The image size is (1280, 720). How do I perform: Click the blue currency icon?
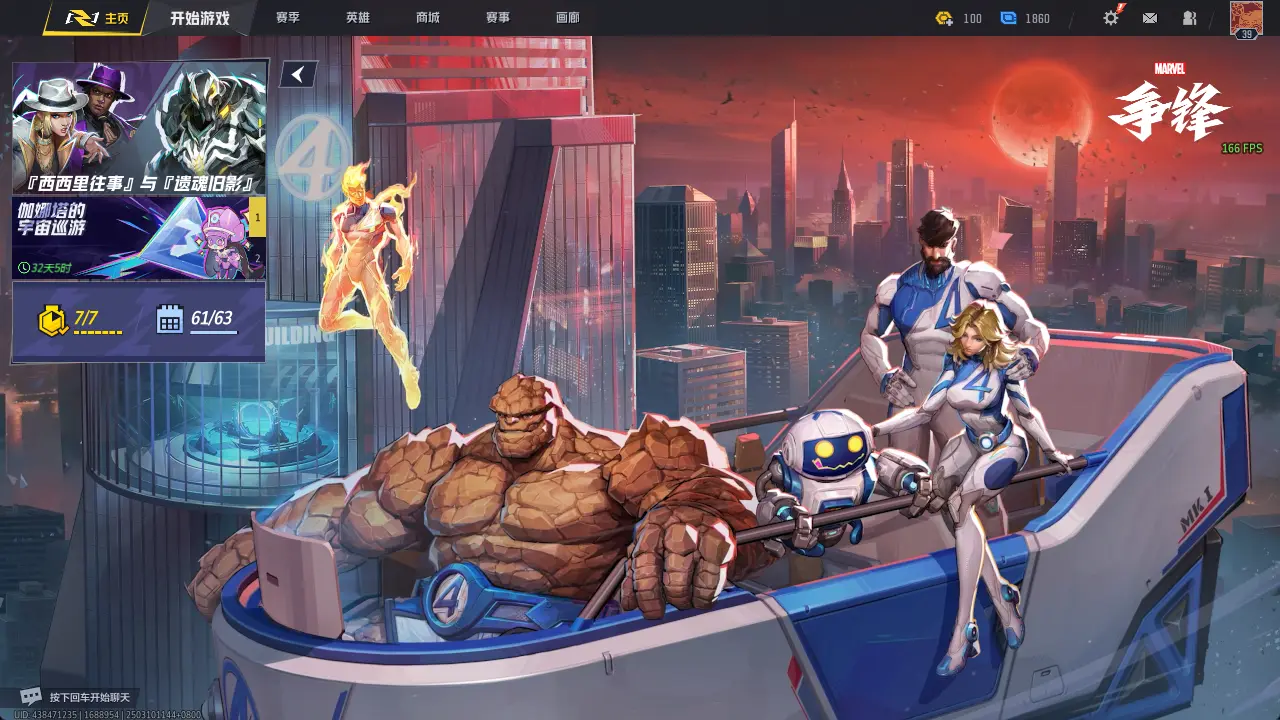(x=1008, y=18)
